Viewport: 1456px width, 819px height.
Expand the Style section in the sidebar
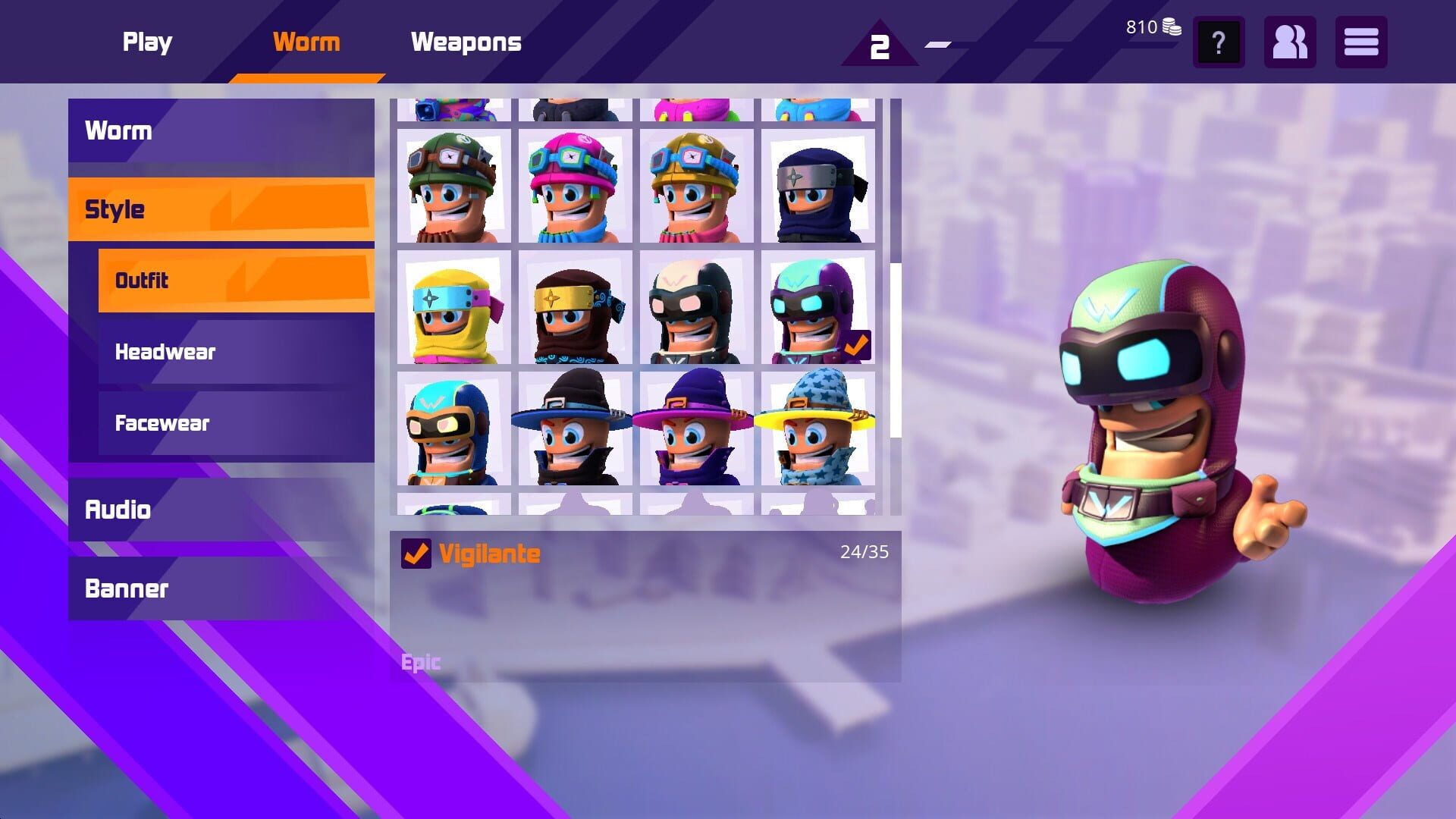click(x=220, y=209)
